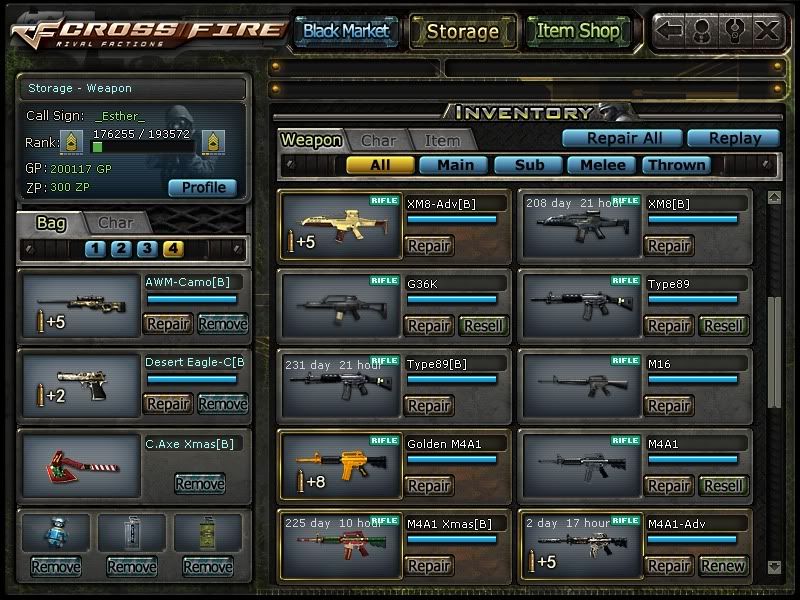Switch to the inventory Item tab
Viewport: 800px width, 600px height.
pyautogui.click(x=442, y=141)
